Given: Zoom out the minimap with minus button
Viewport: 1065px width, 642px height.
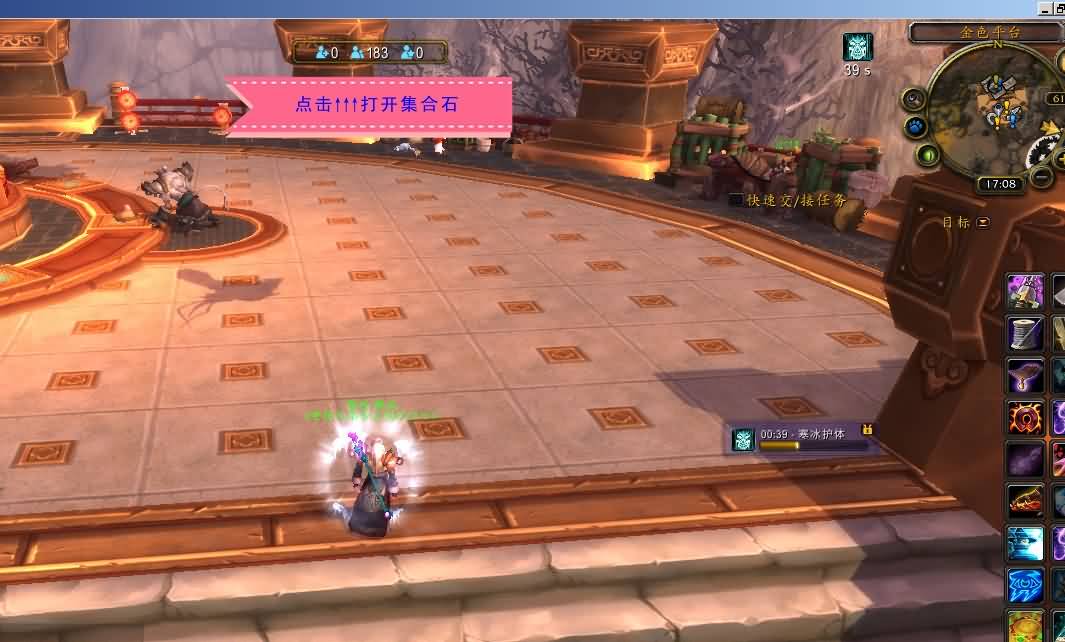Looking at the screenshot, I should pos(1042,177).
